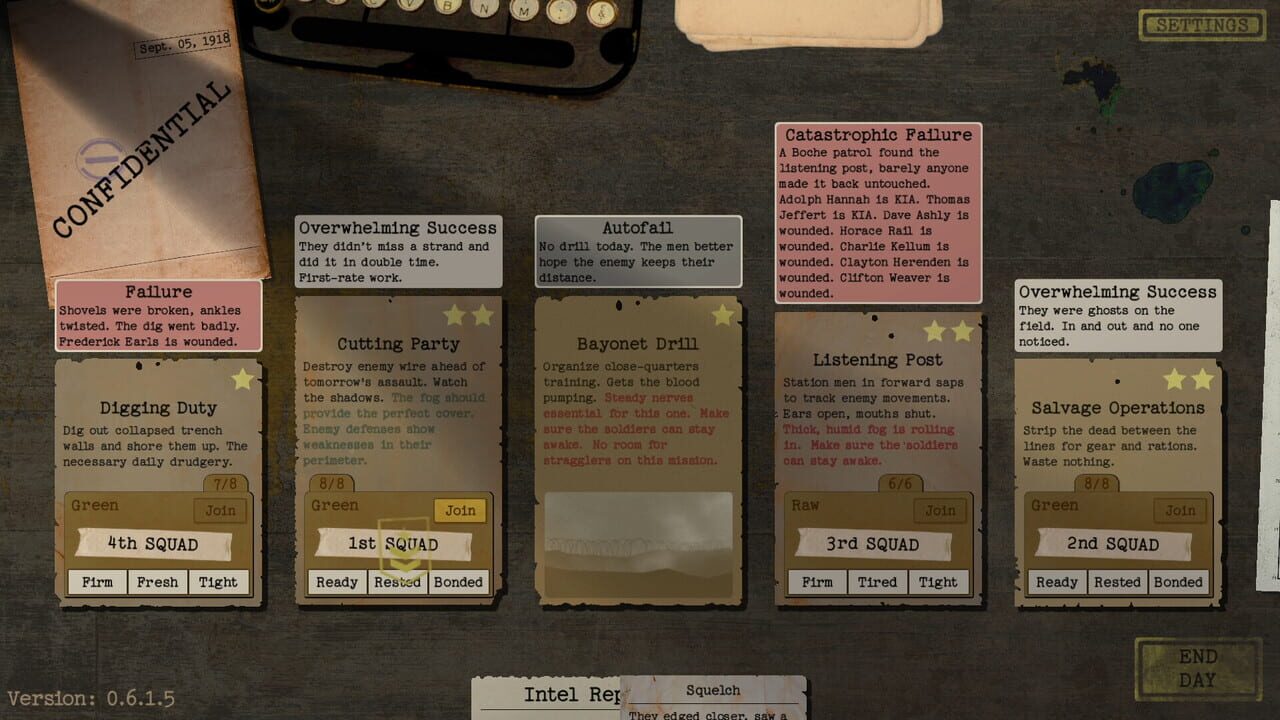Toggle the Tired trait on 3rd Squad

pos(877,582)
